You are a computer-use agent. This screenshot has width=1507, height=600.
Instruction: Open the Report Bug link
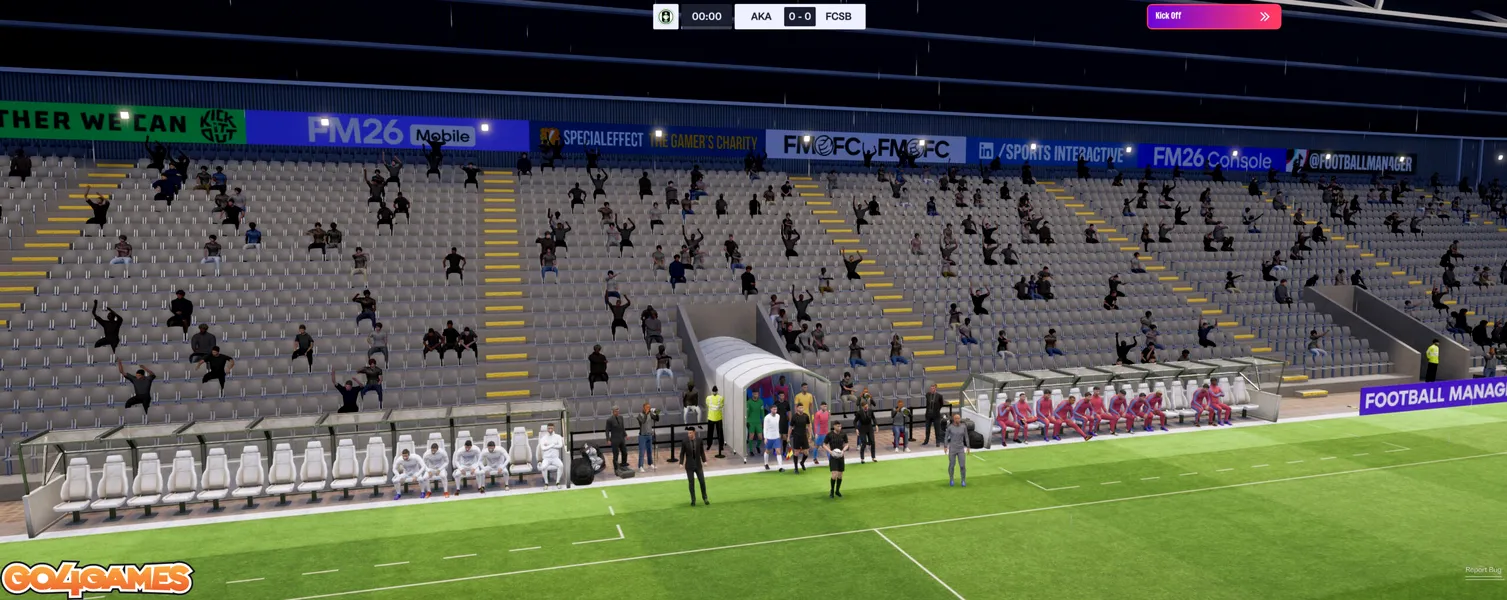(x=1483, y=570)
